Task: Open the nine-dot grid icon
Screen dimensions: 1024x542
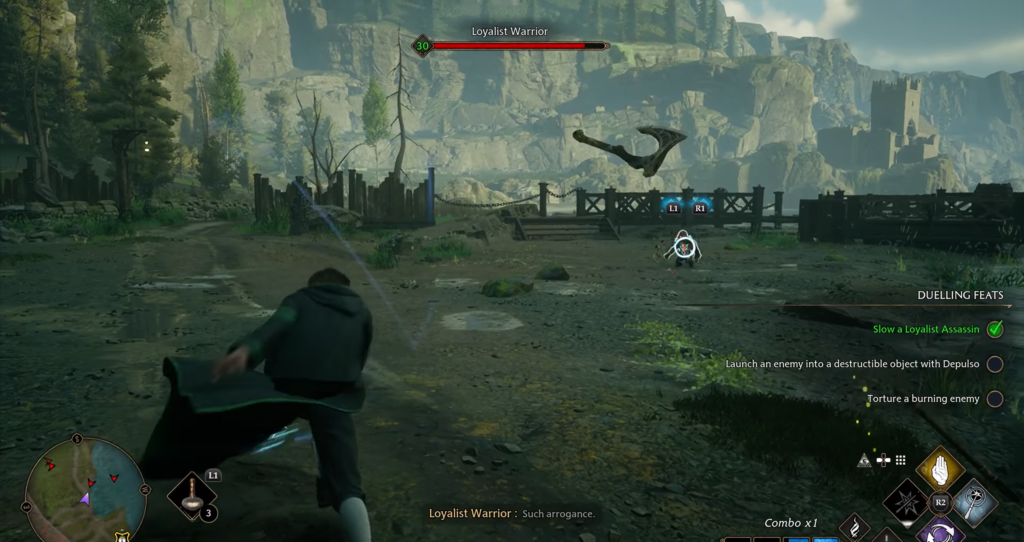Action: [900, 460]
